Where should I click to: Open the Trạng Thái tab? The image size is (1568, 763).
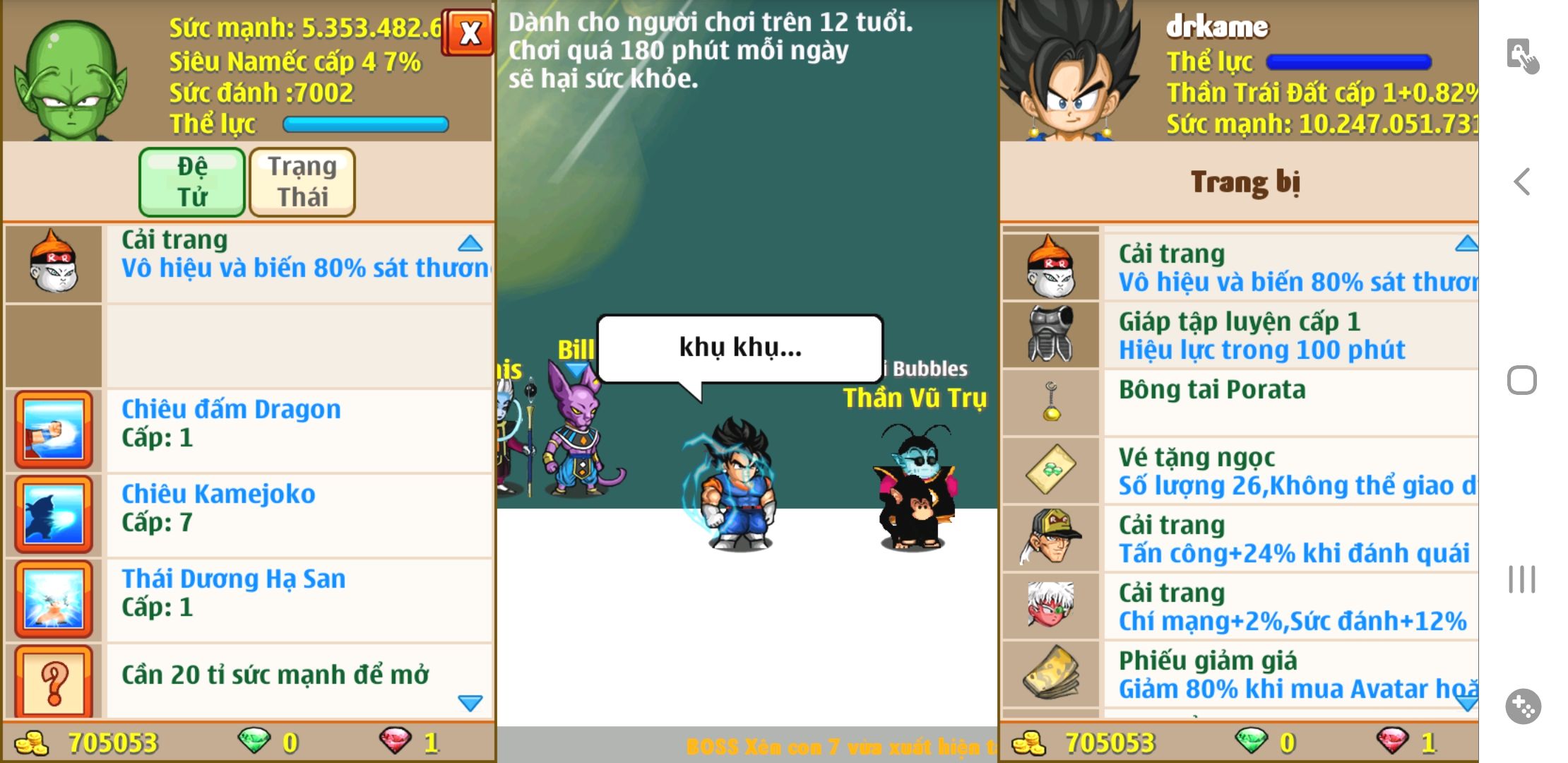[x=302, y=182]
